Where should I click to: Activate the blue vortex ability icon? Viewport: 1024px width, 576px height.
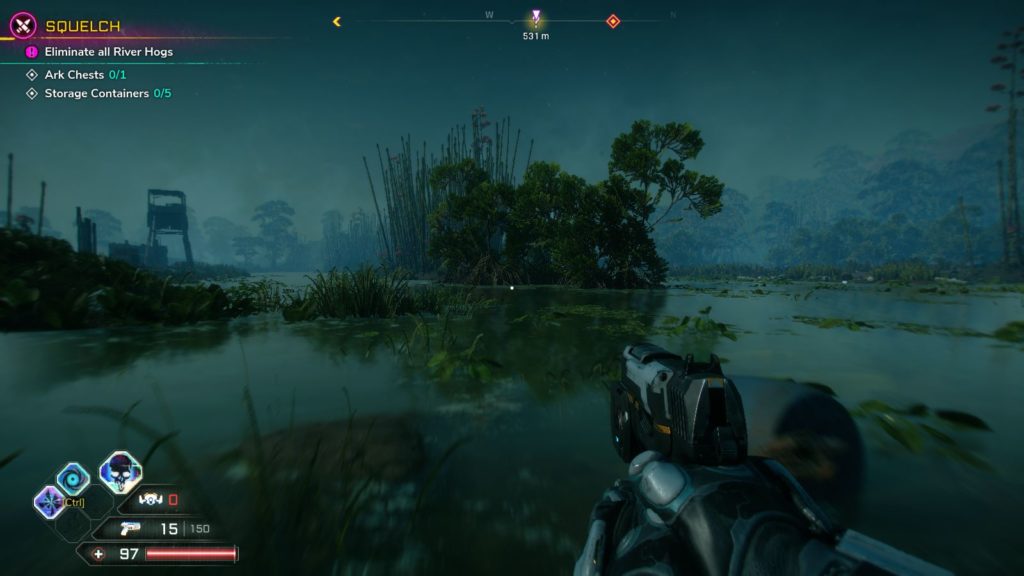click(72, 479)
